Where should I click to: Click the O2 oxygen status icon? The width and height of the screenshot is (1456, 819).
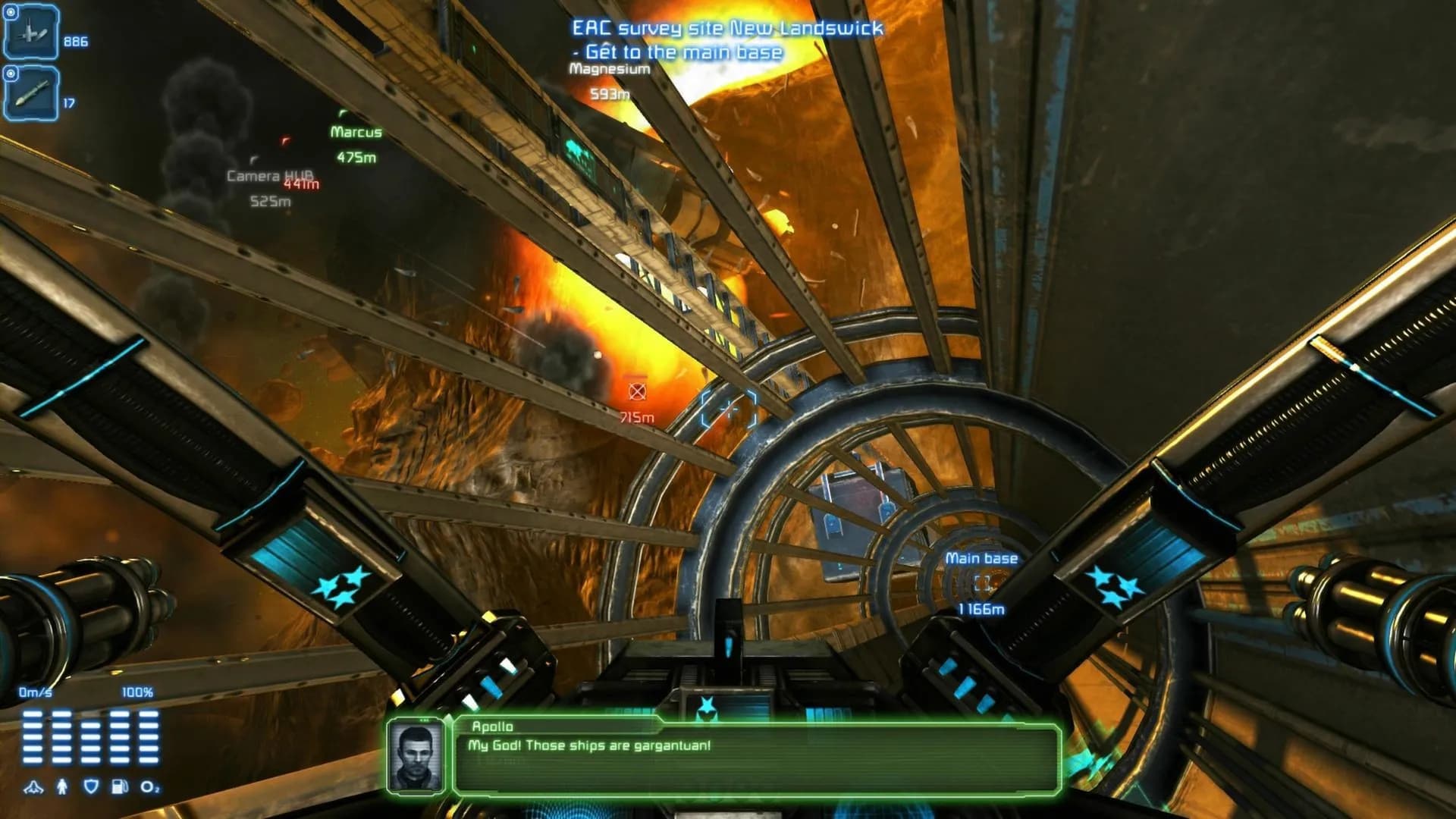click(x=149, y=787)
